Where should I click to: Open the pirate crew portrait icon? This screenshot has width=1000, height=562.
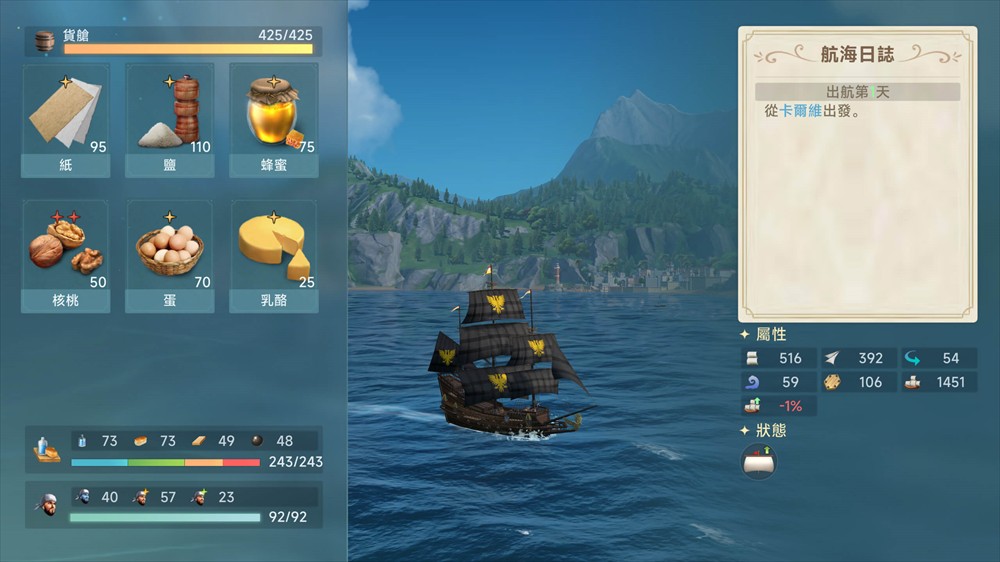pos(46,506)
